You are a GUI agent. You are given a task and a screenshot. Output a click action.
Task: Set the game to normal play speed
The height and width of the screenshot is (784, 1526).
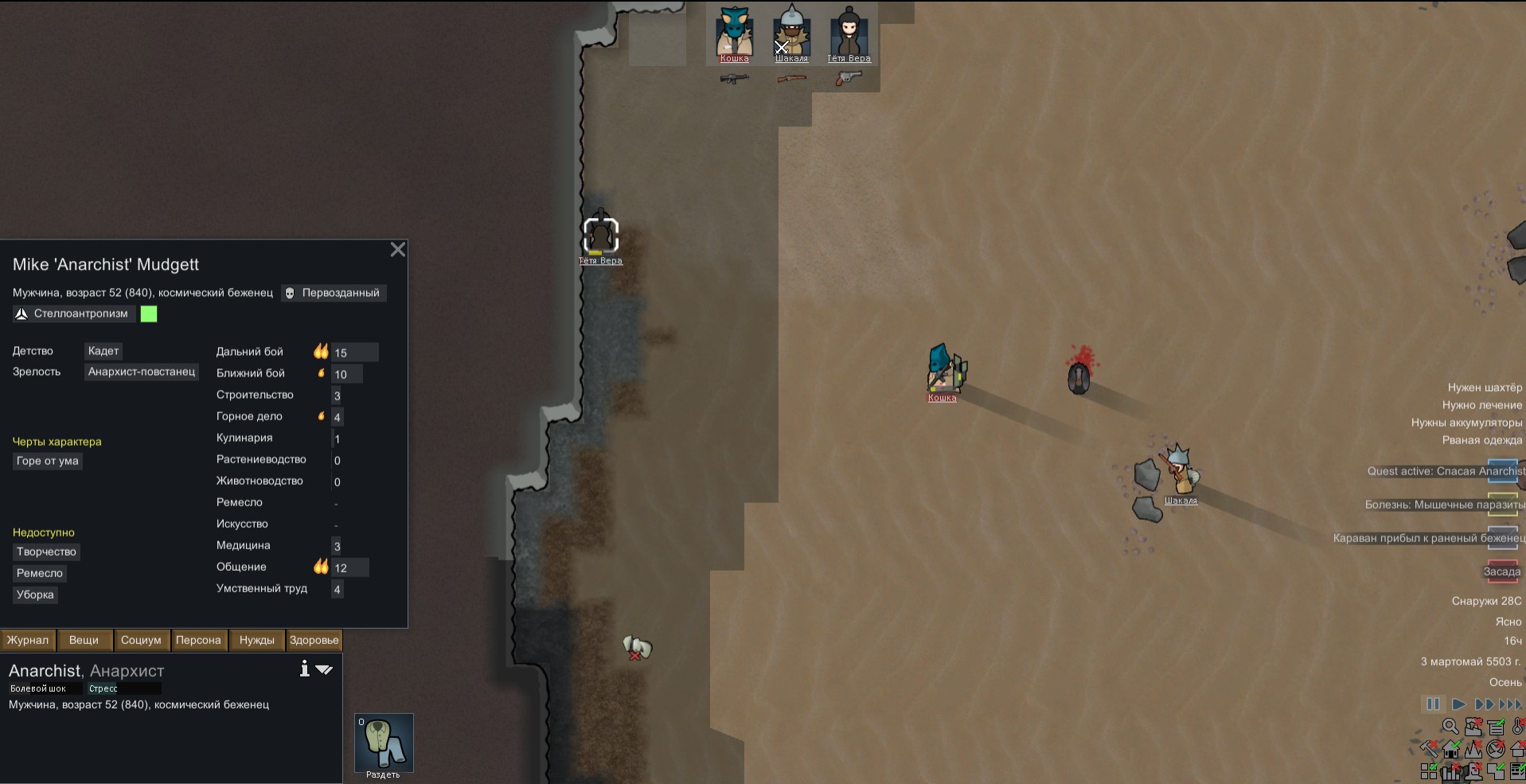1458,704
